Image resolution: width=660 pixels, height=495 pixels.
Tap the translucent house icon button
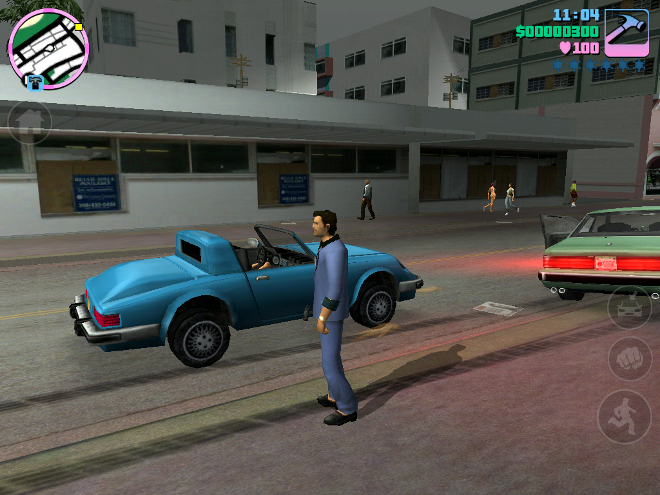pos(30,123)
